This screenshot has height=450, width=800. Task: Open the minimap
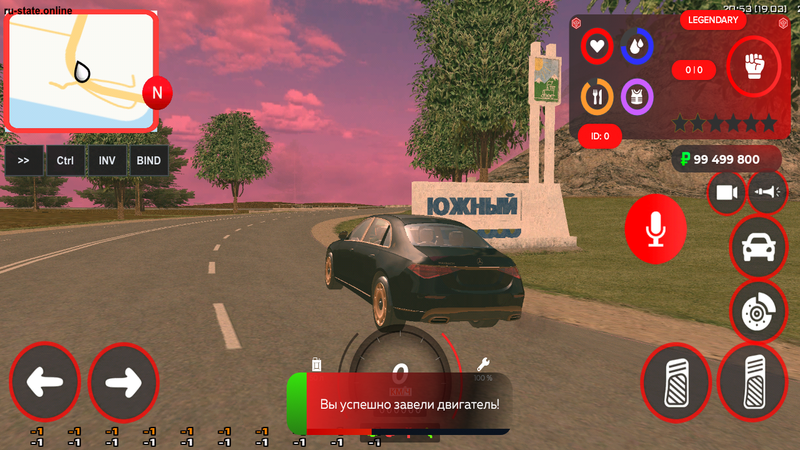click(82, 72)
